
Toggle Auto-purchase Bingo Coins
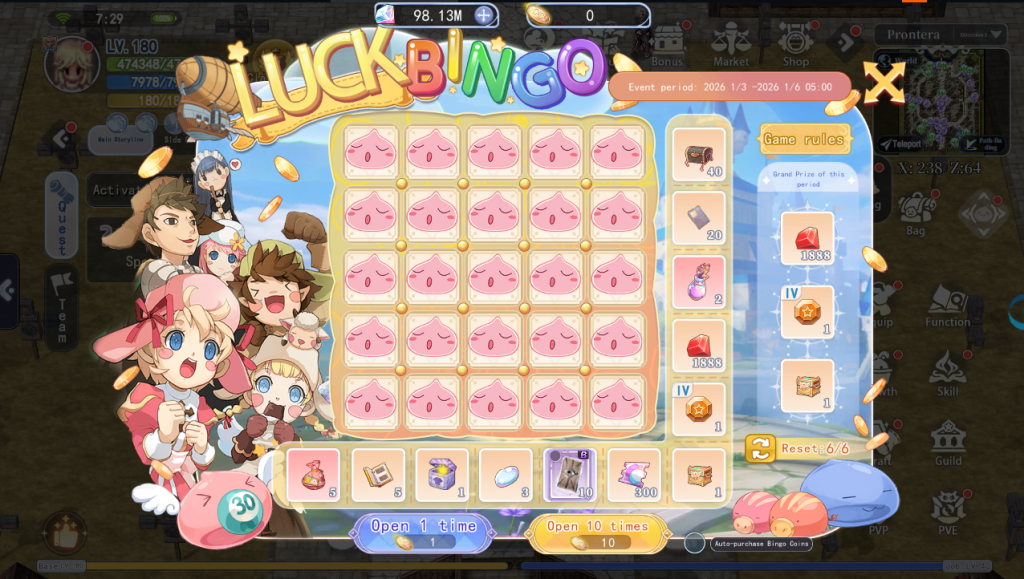[695, 543]
